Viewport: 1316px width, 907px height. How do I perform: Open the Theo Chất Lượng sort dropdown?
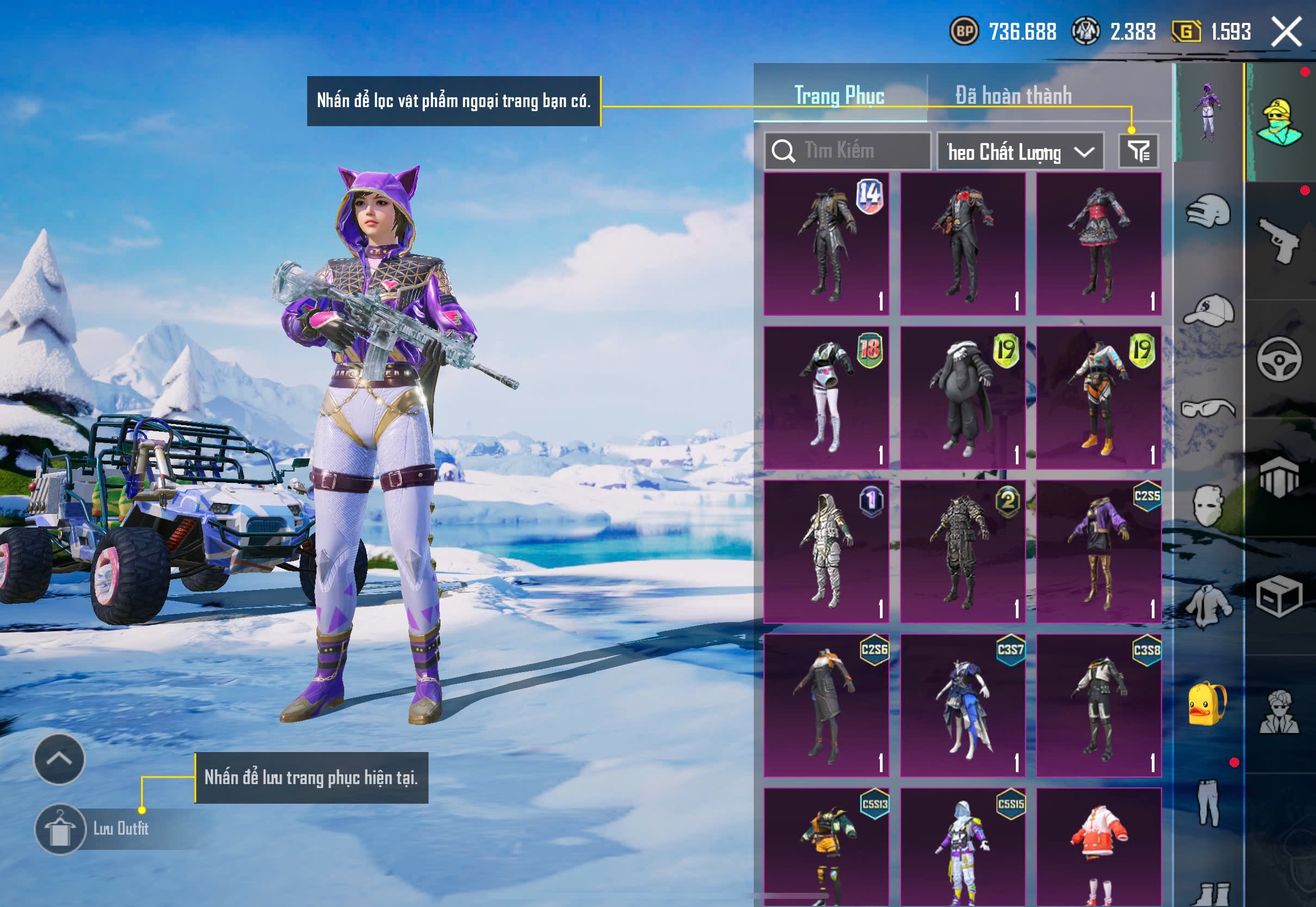point(1020,152)
